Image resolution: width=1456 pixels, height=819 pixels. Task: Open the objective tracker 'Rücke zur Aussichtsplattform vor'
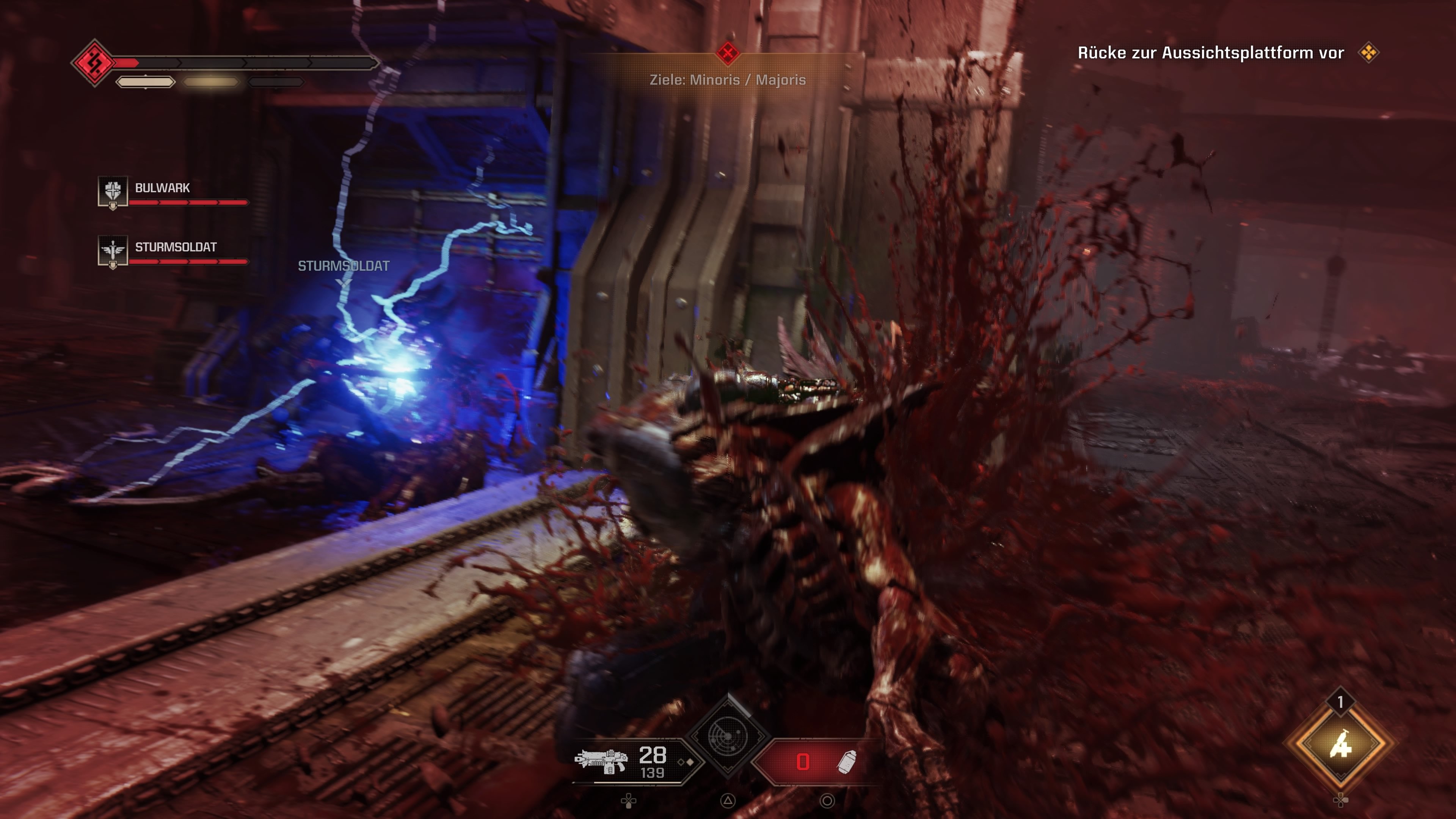(1211, 53)
